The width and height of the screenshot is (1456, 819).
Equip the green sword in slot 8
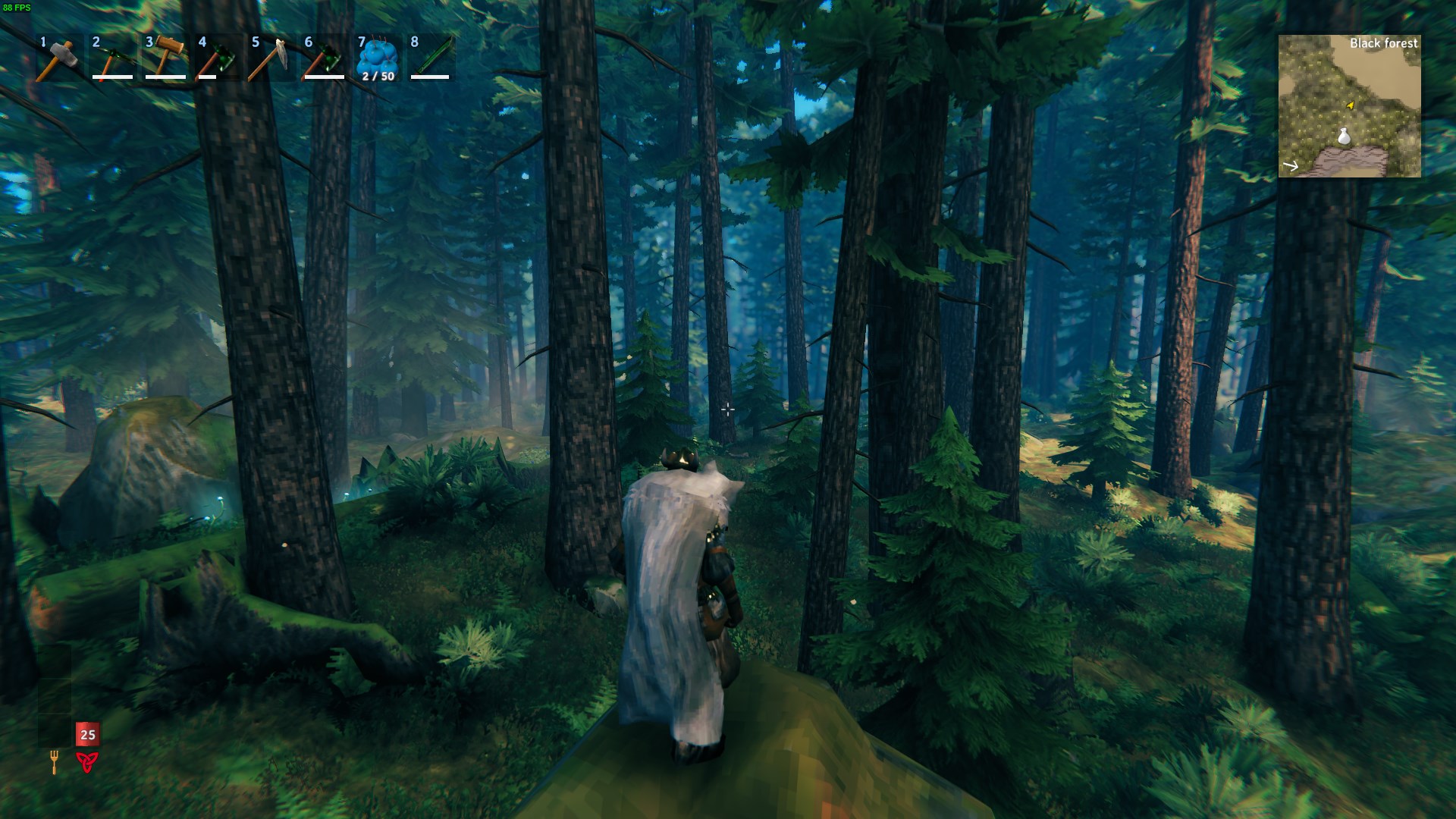tap(431, 58)
